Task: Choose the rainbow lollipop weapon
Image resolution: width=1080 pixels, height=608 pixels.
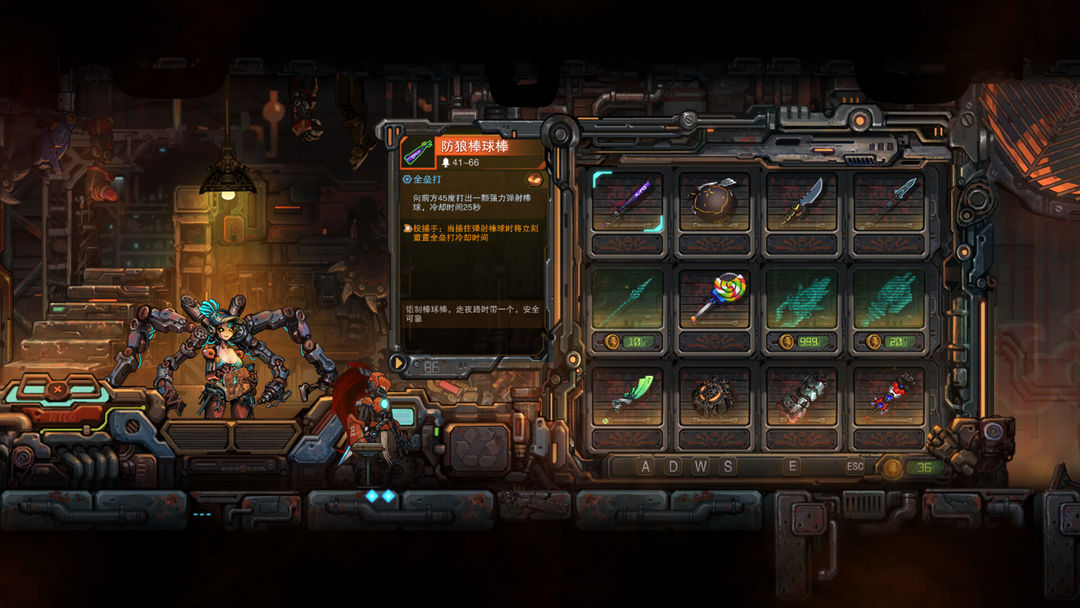Action: [714, 298]
